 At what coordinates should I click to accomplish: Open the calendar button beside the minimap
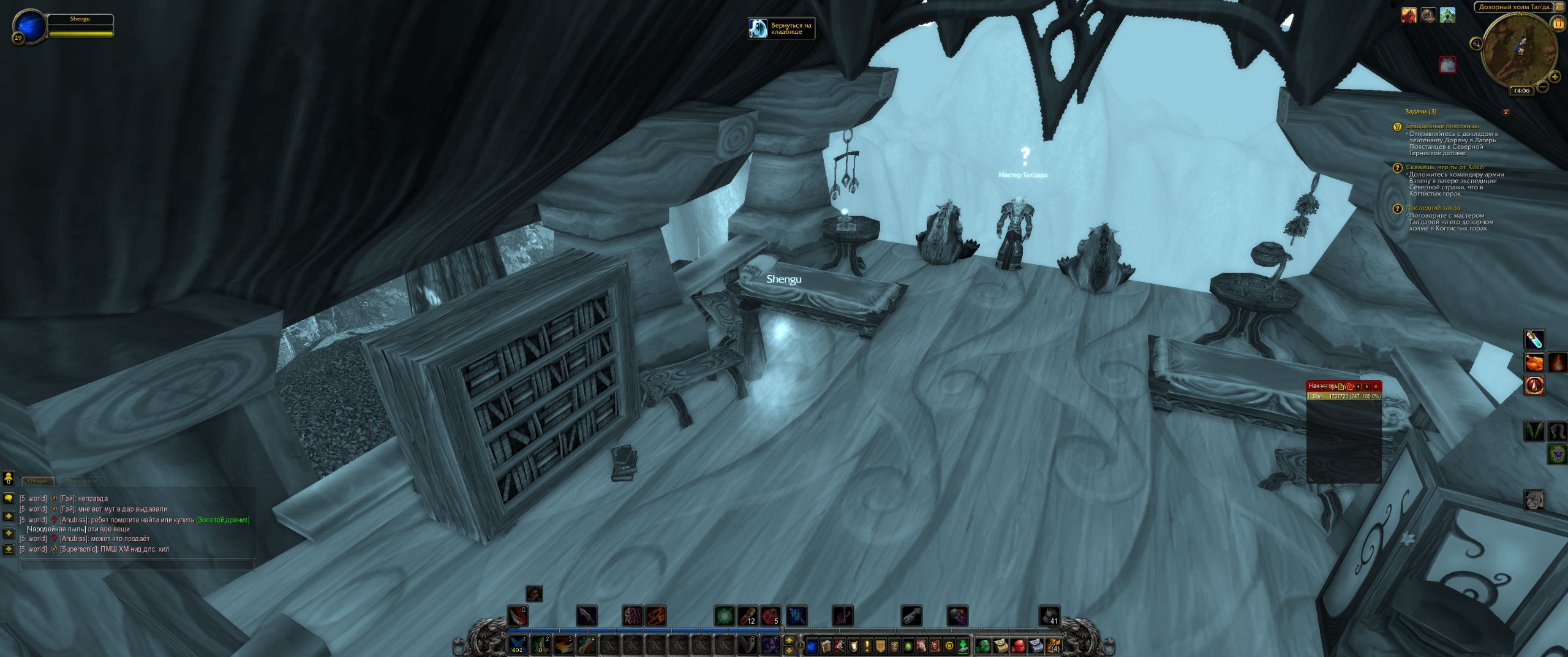pos(1558,24)
